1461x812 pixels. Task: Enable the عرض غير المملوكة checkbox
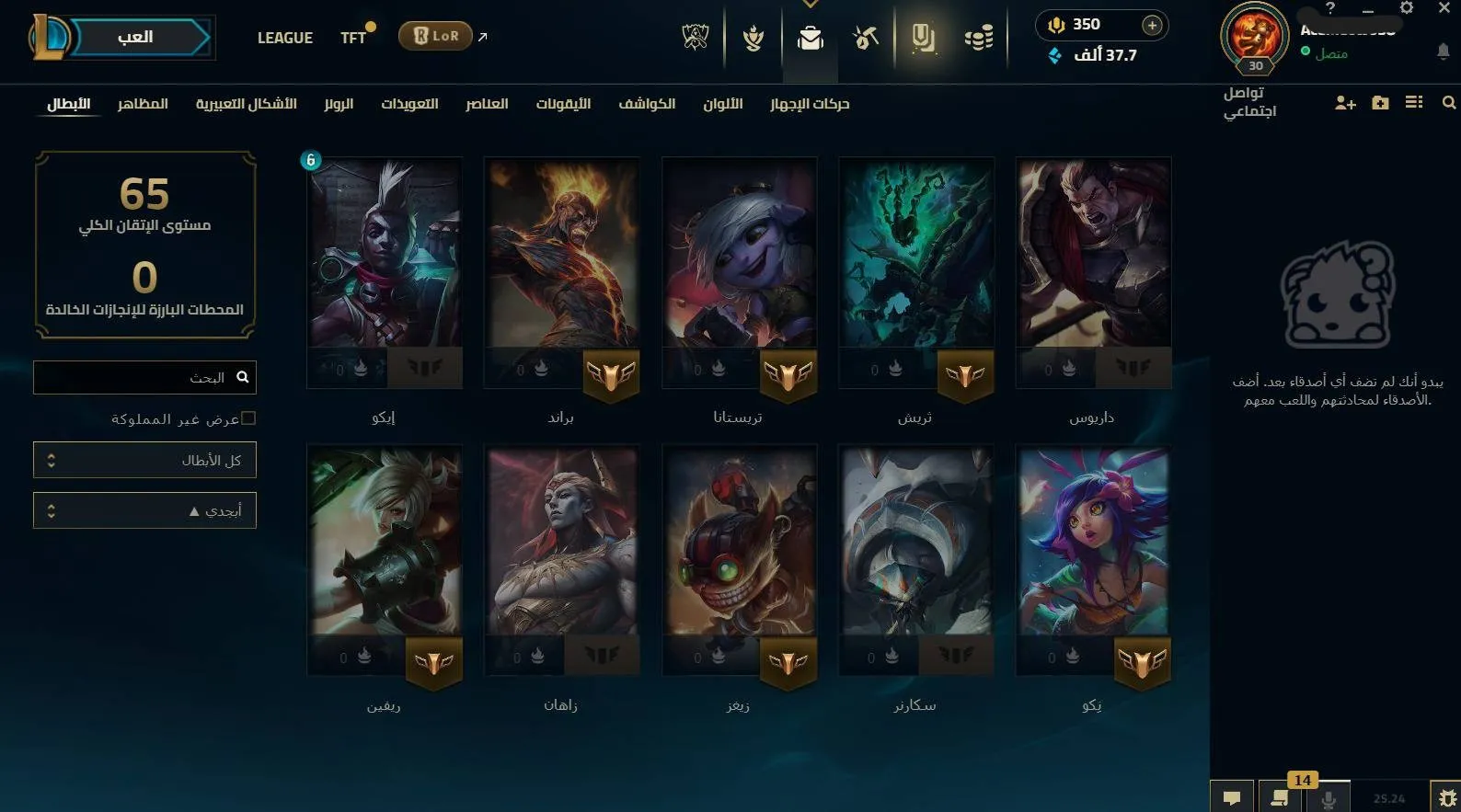(x=249, y=417)
